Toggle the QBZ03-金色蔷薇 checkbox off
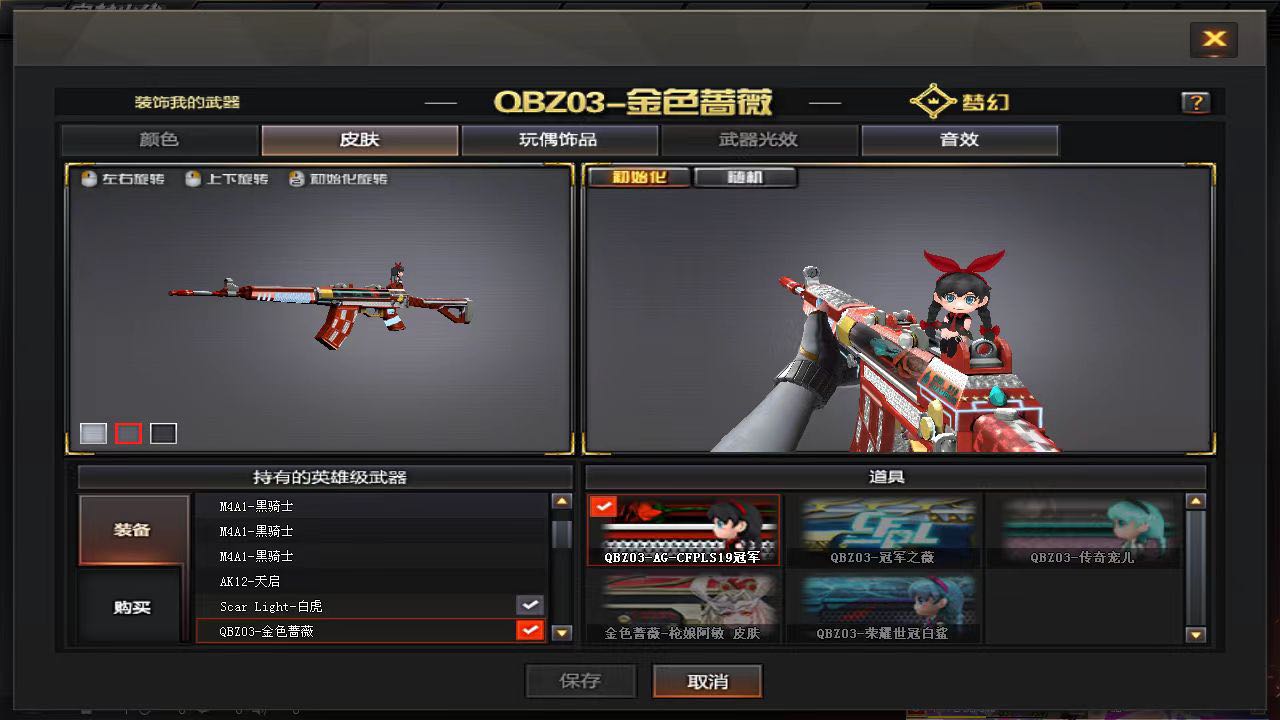 [x=529, y=630]
